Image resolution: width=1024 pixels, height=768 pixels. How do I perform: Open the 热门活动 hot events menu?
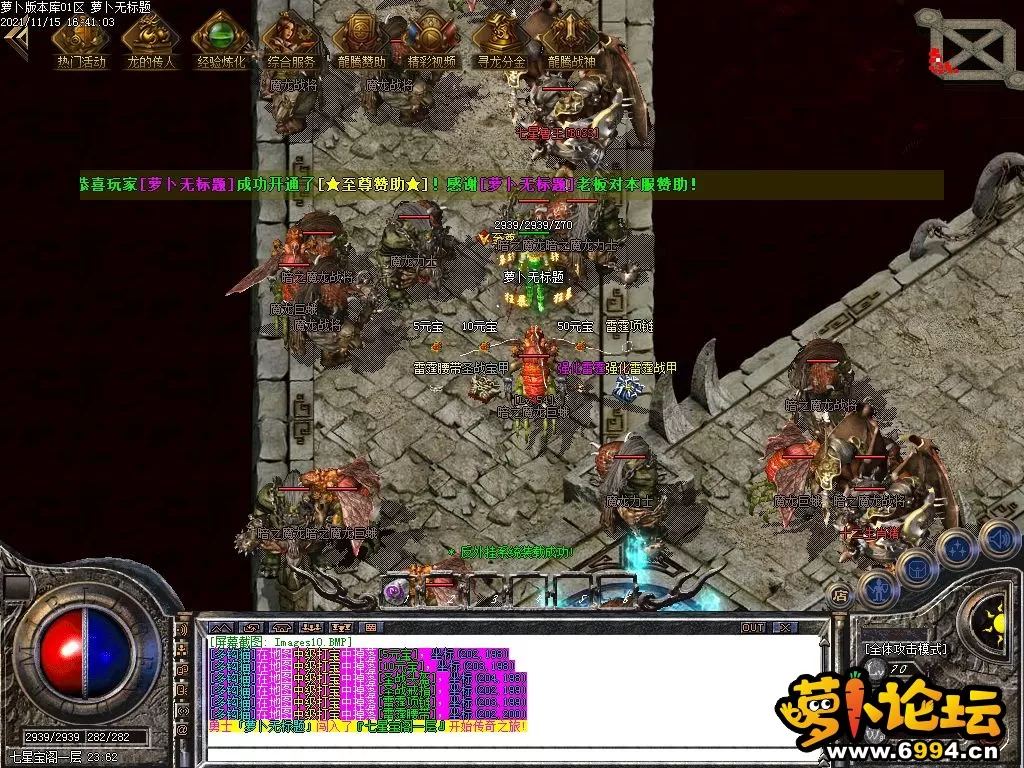click(81, 38)
